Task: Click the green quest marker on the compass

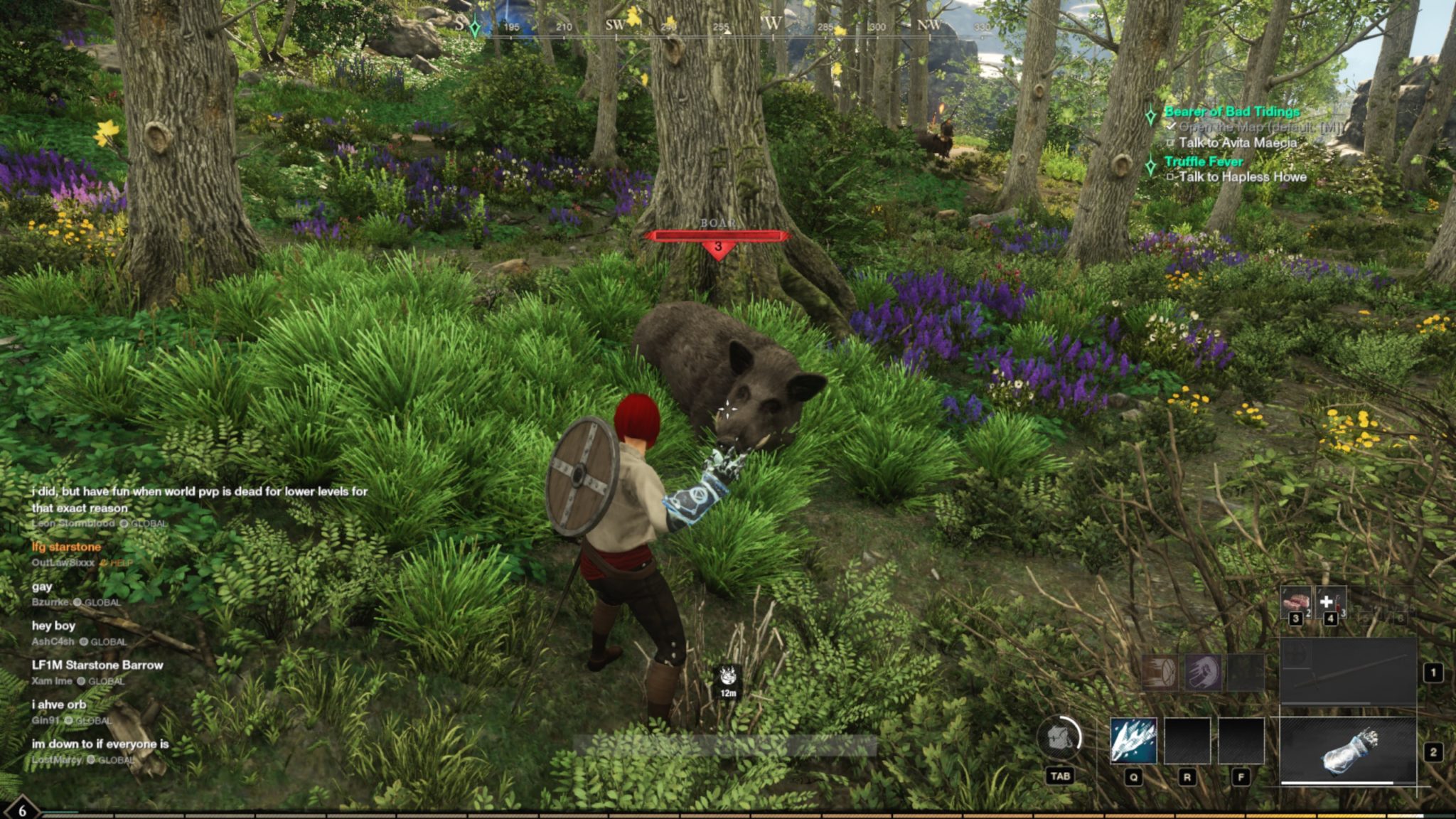Action: (475, 28)
